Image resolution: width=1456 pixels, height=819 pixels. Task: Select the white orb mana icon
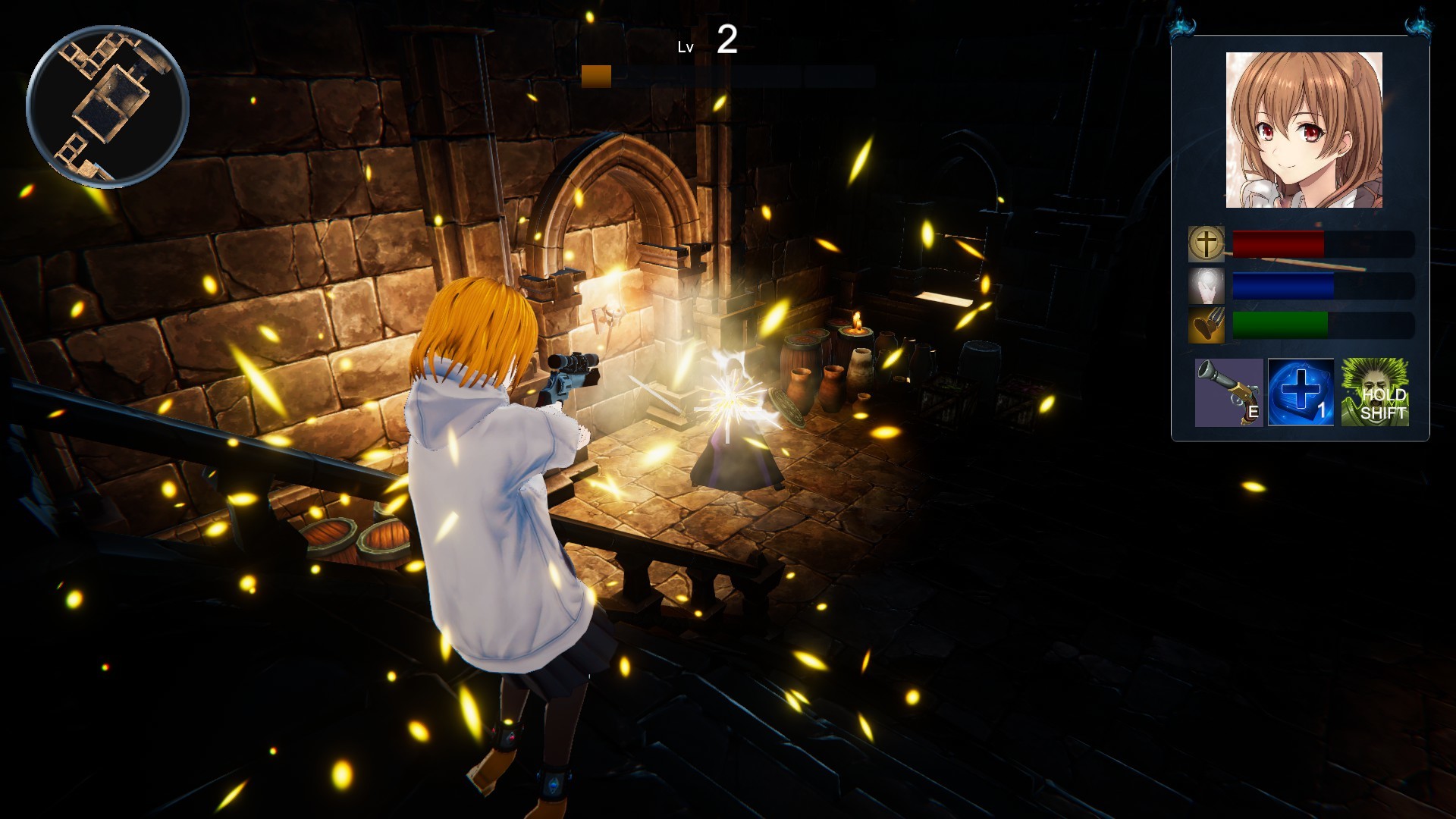point(1206,286)
